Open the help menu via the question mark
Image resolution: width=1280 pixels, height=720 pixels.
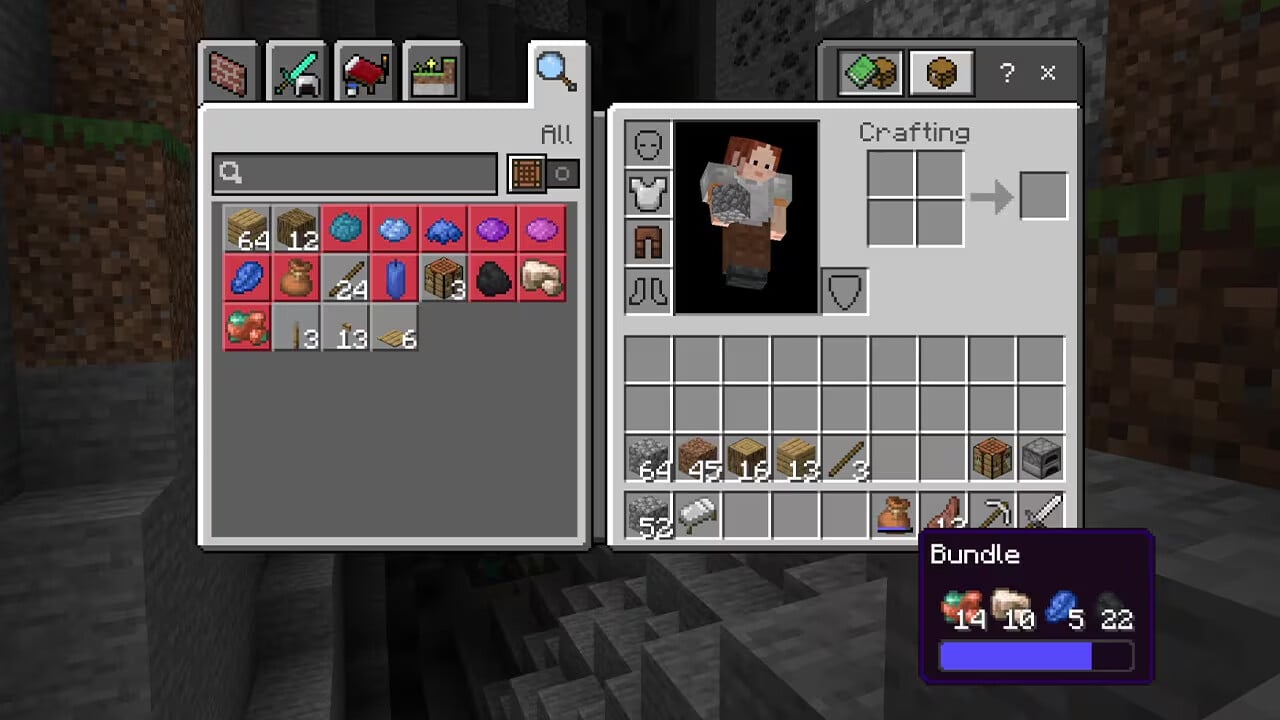click(1007, 73)
